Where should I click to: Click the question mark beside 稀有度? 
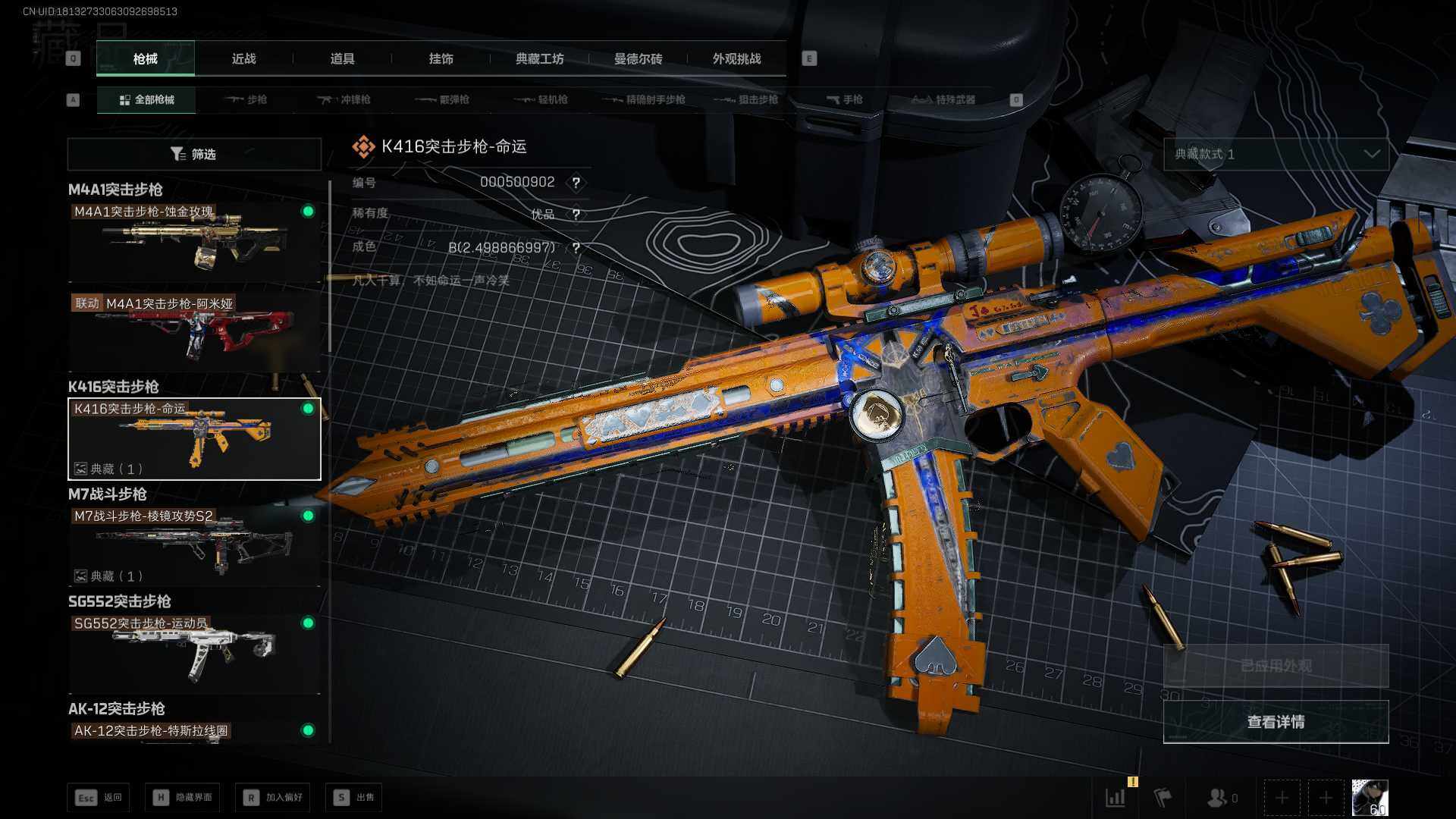click(576, 215)
